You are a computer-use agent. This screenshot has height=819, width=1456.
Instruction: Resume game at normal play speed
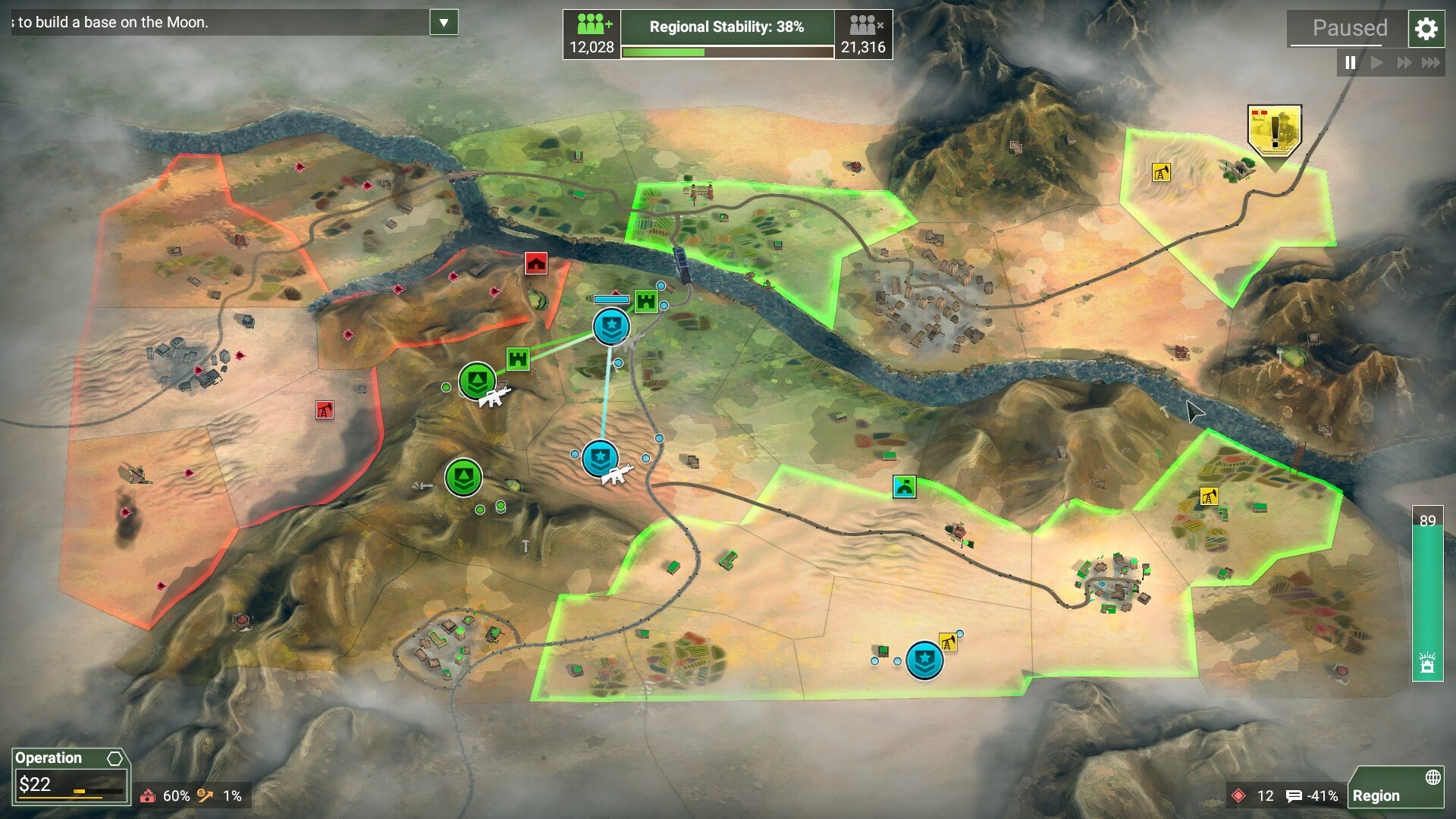[1377, 63]
